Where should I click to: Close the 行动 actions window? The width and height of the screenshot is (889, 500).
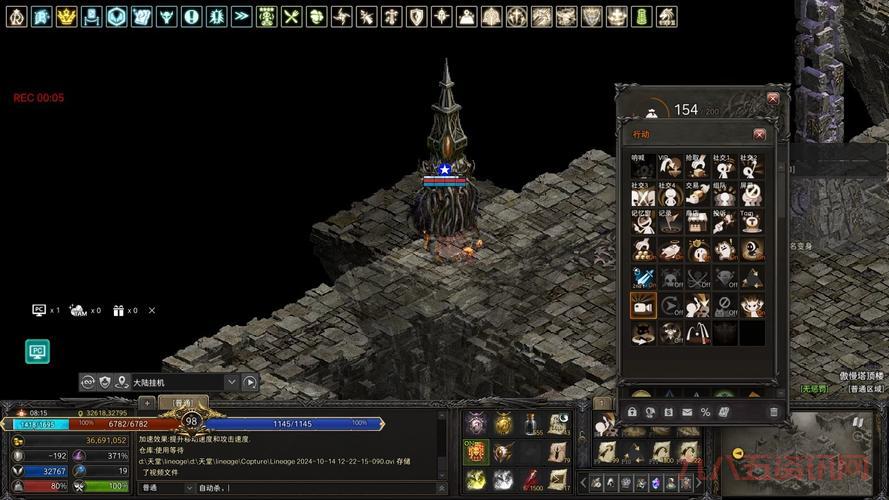point(759,134)
